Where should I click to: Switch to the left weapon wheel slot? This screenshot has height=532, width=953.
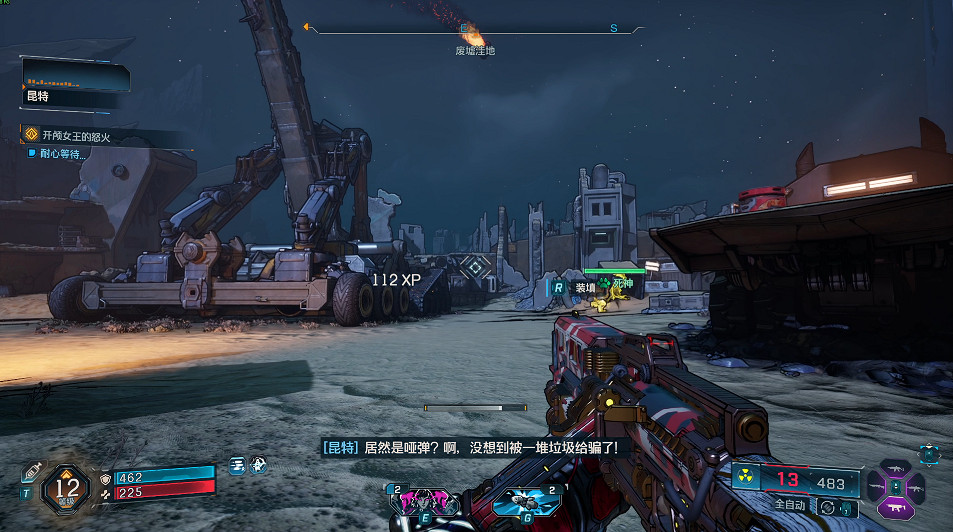tap(877, 487)
